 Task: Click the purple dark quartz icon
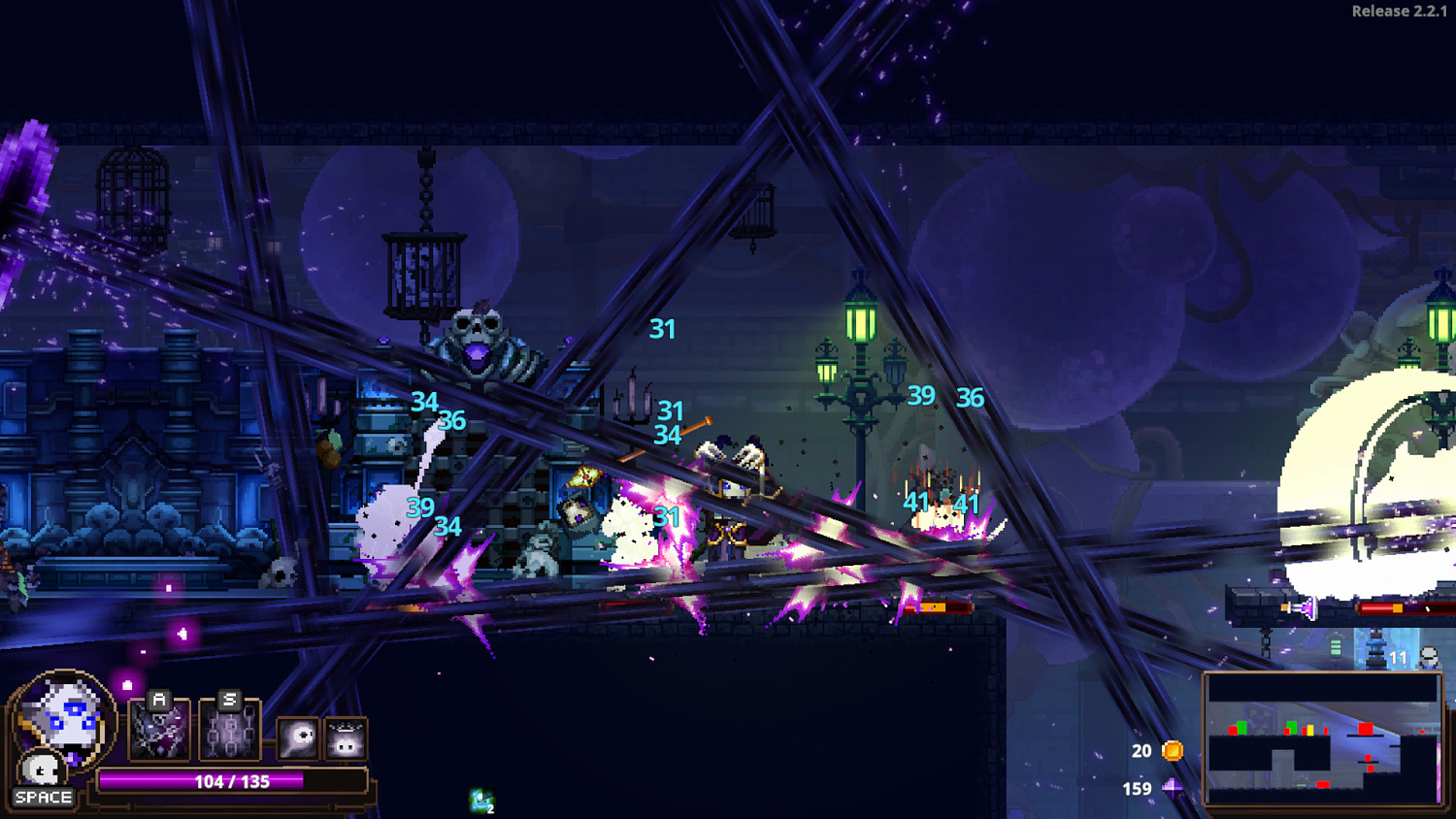click(1173, 788)
